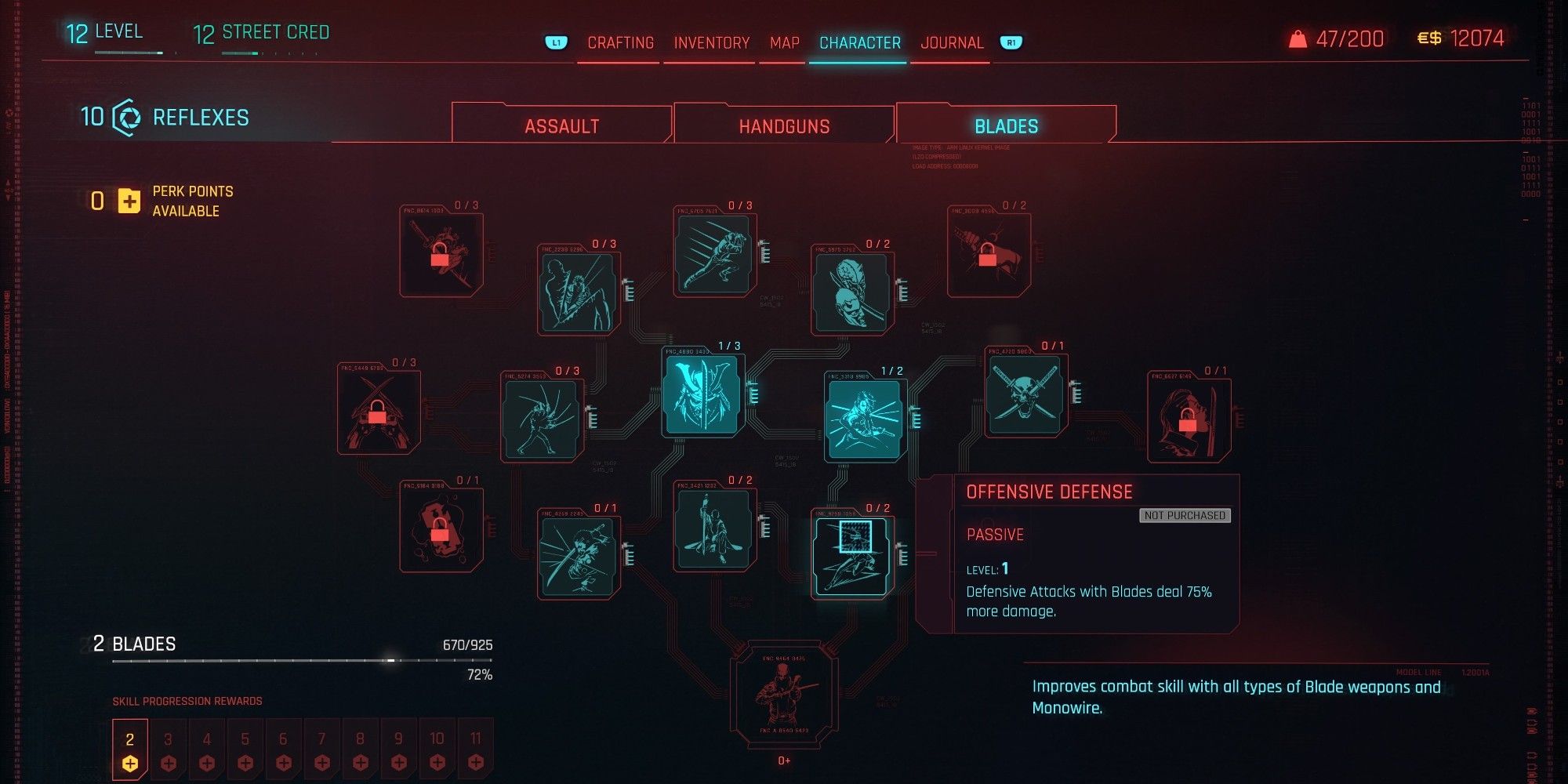Open the locked katana-grip perk top right
The height and width of the screenshot is (784, 1568).
pyautogui.click(x=988, y=251)
